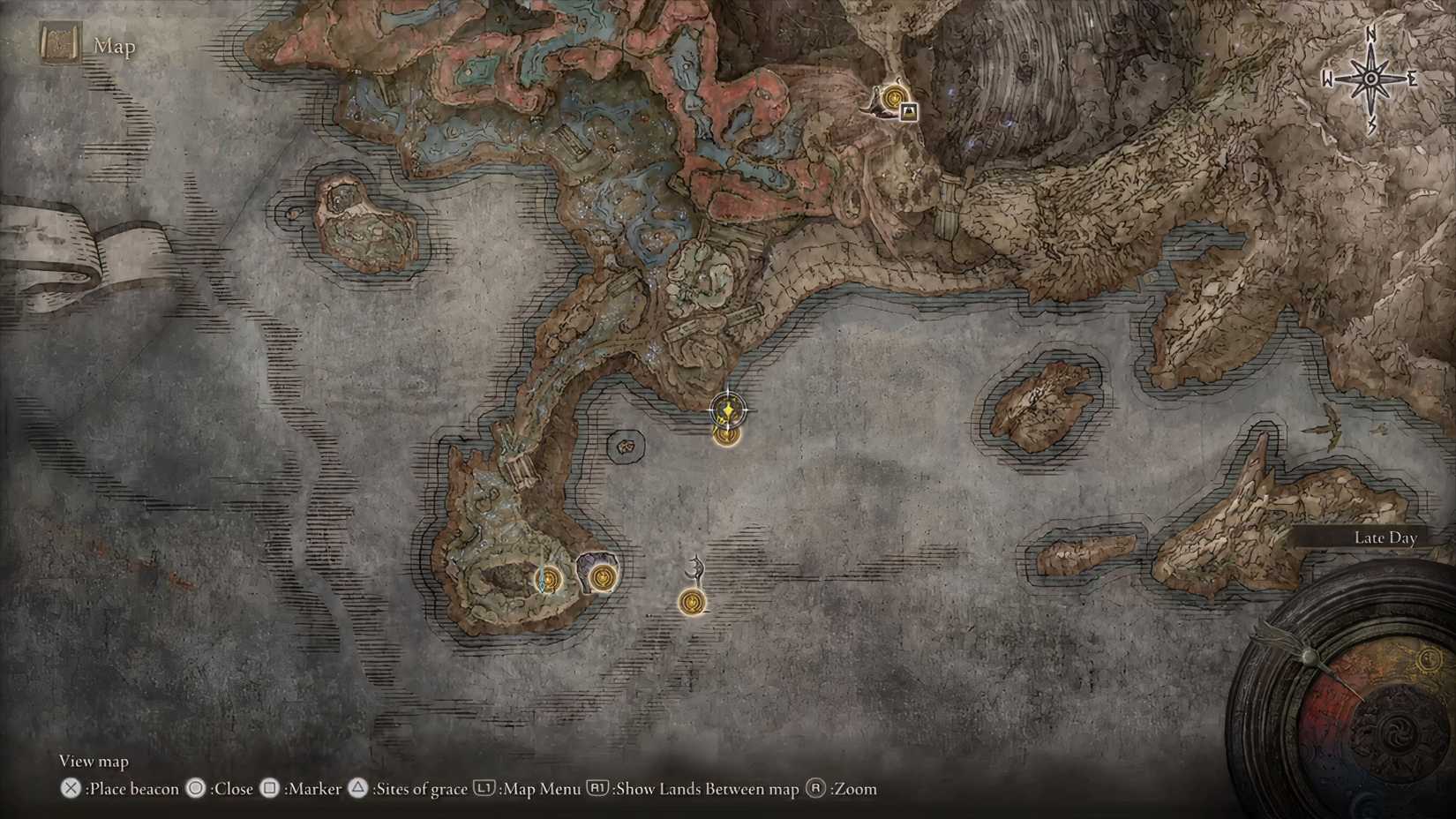Screen dimensions: 1456x819
Task: Click the painting marker thumbnail near the northern grace
Action: pyautogui.click(x=909, y=113)
